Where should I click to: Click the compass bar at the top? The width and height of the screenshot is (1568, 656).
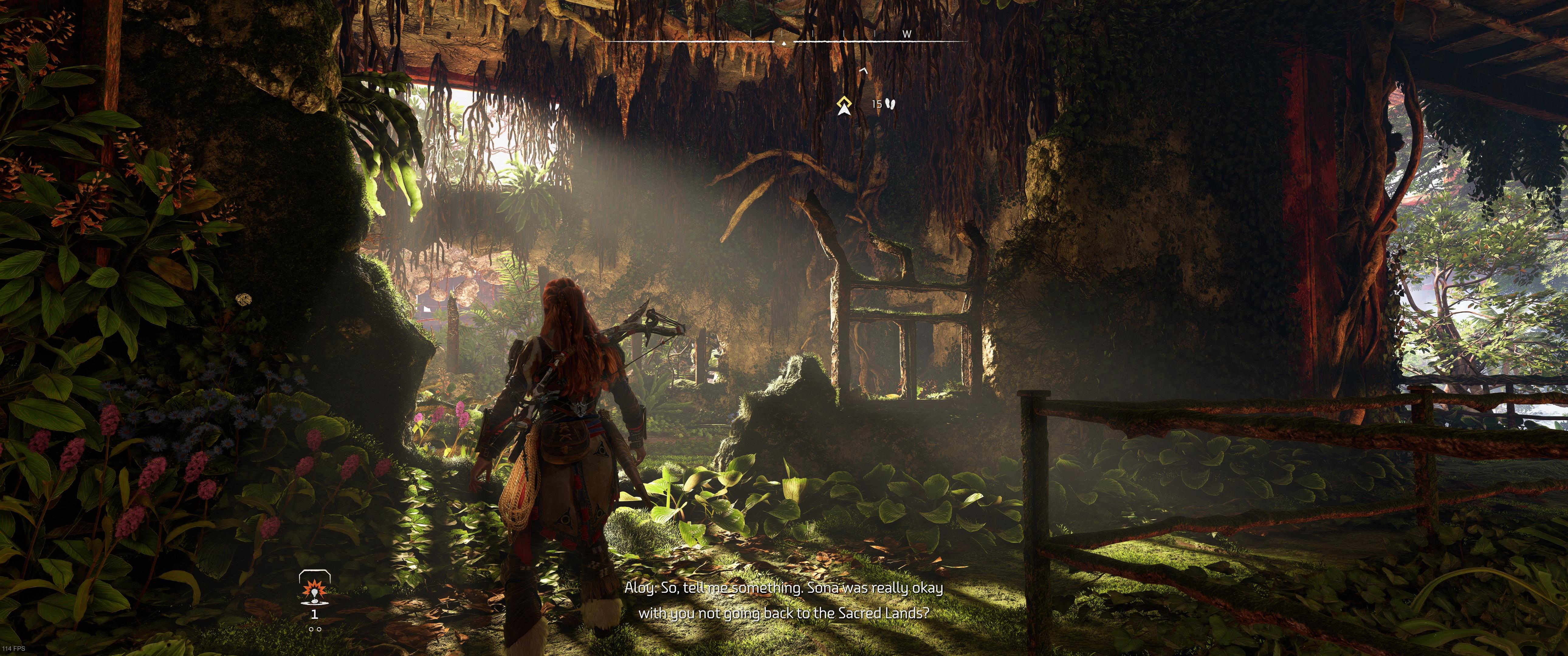coord(785,41)
